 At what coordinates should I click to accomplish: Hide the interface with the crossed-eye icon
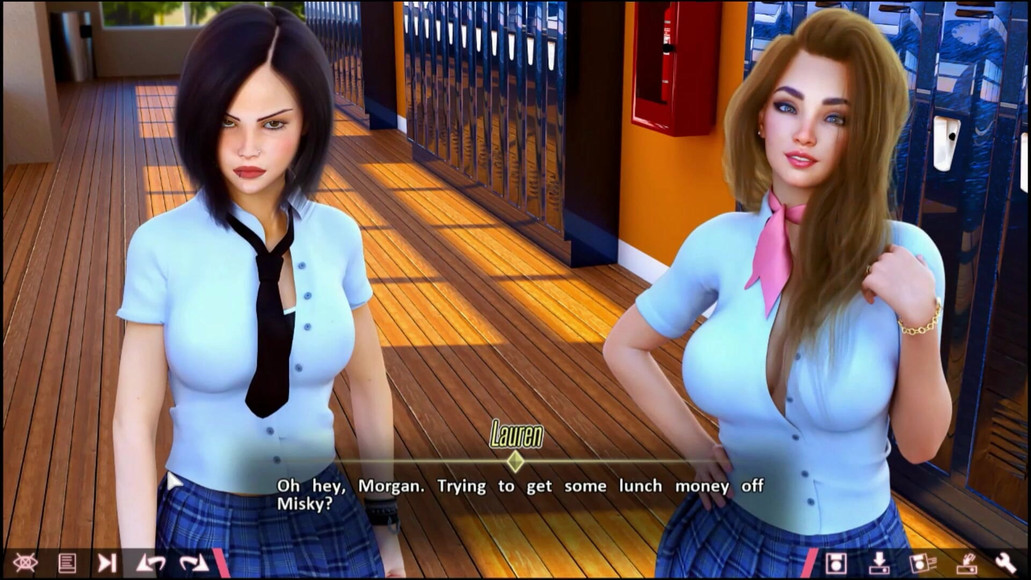pyautogui.click(x=25, y=562)
